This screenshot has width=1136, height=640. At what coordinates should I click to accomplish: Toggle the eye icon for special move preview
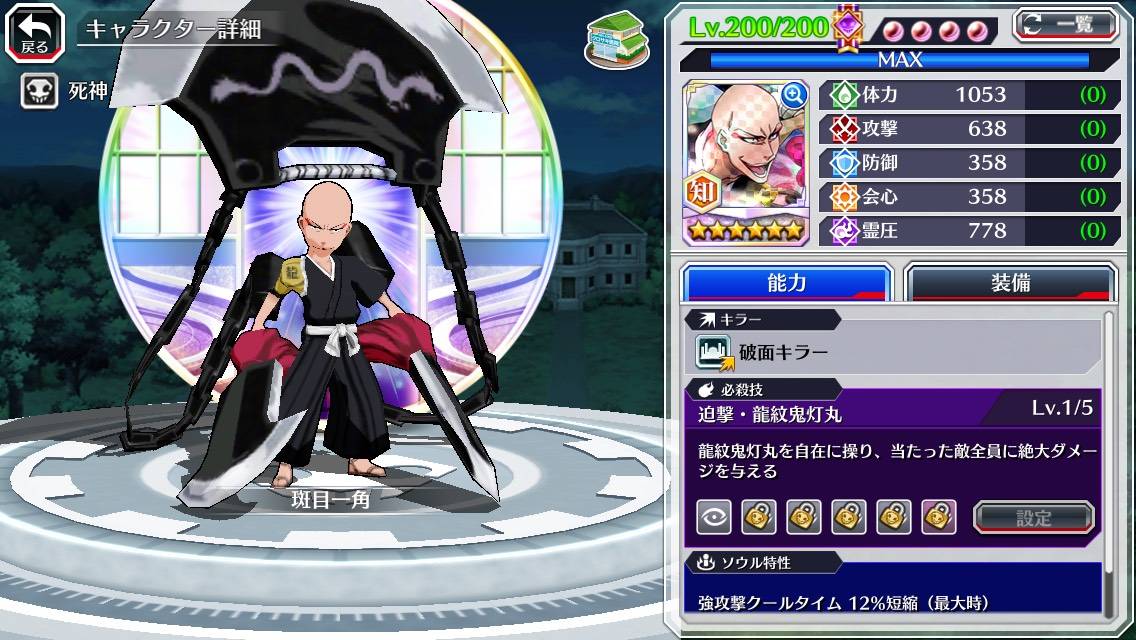point(713,517)
